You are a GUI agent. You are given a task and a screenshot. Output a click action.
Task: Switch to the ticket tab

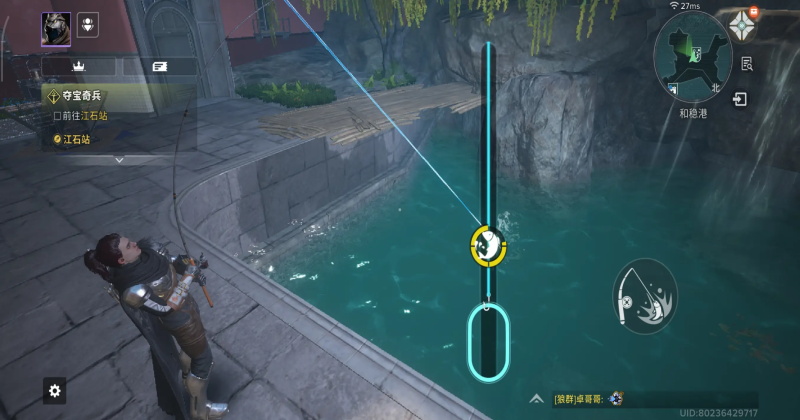point(159,66)
